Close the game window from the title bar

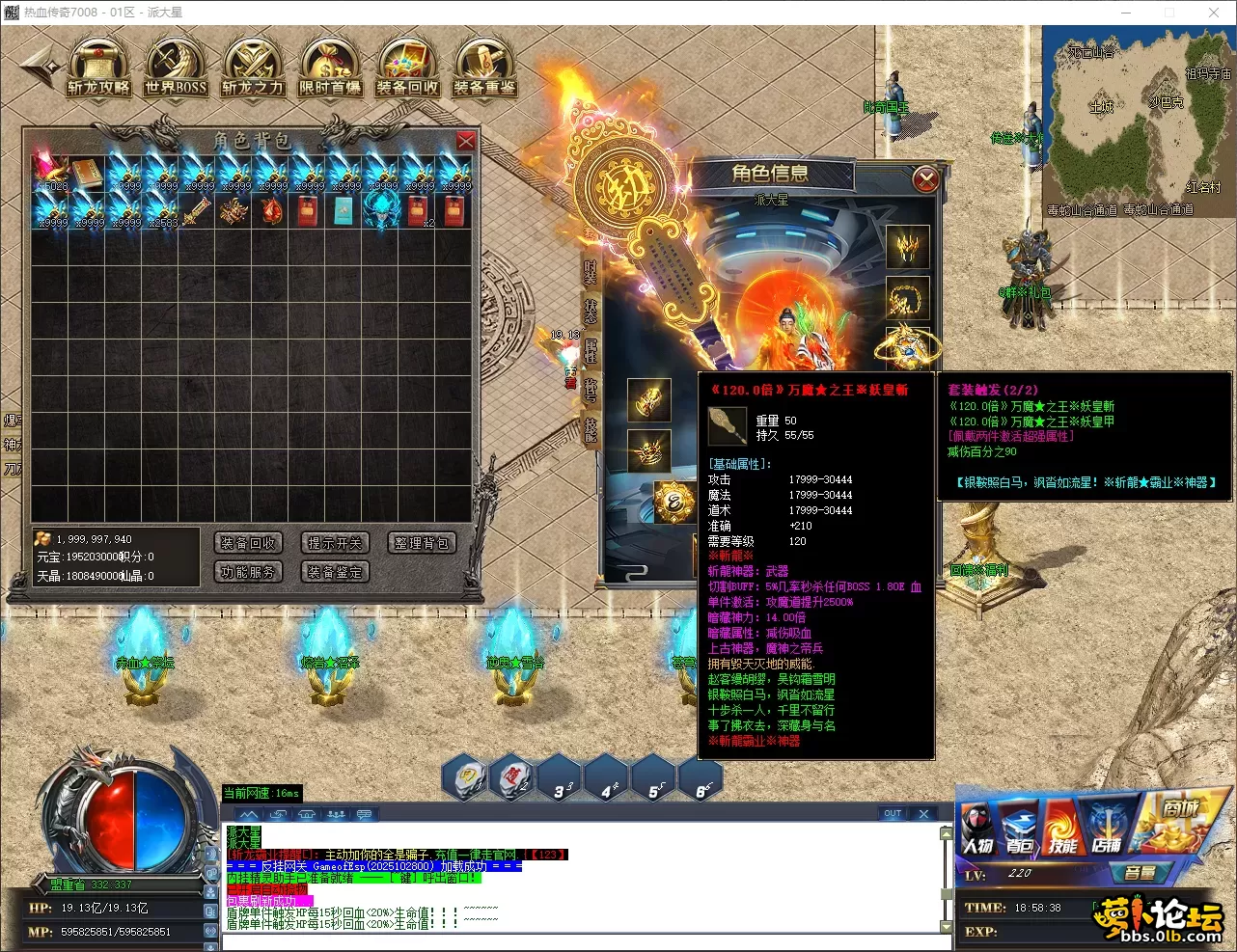click(1214, 13)
